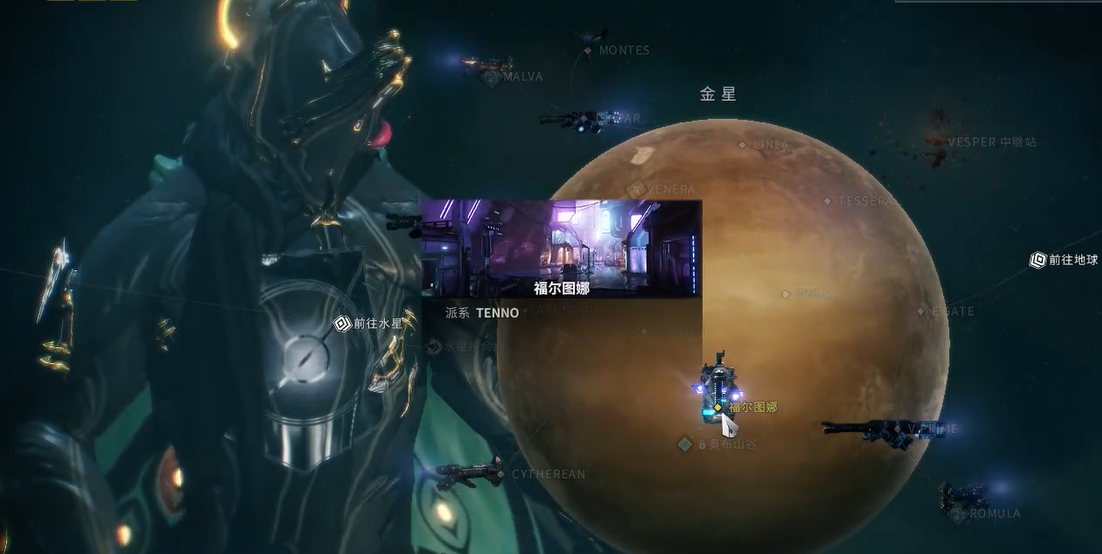Travel to Earth via 前往地球

tap(1038, 260)
